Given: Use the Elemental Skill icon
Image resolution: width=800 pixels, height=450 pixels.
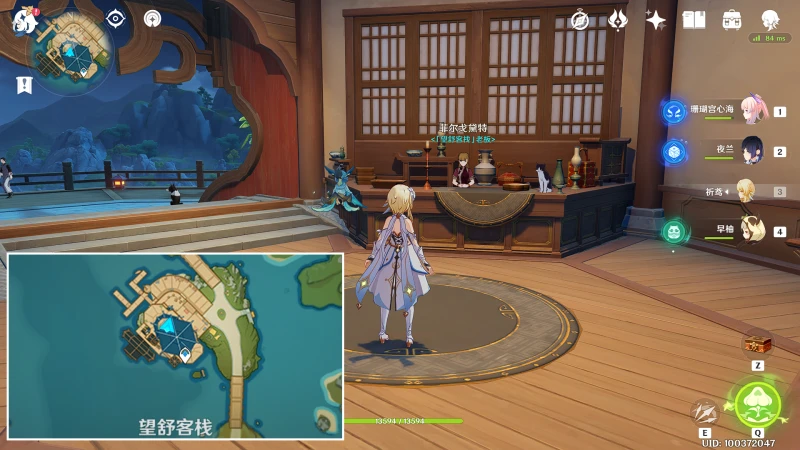Looking at the screenshot, I should [x=706, y=411].
